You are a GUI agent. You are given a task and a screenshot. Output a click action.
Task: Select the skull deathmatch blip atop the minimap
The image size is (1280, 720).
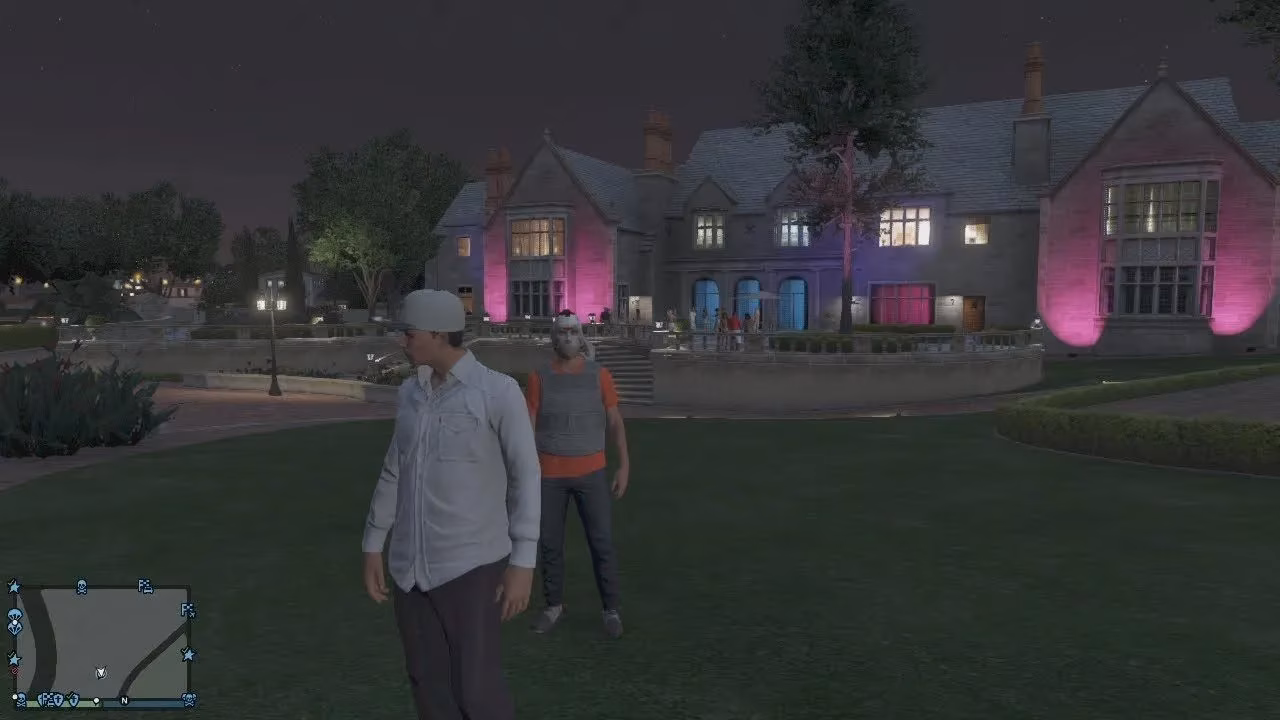[81, 587]
